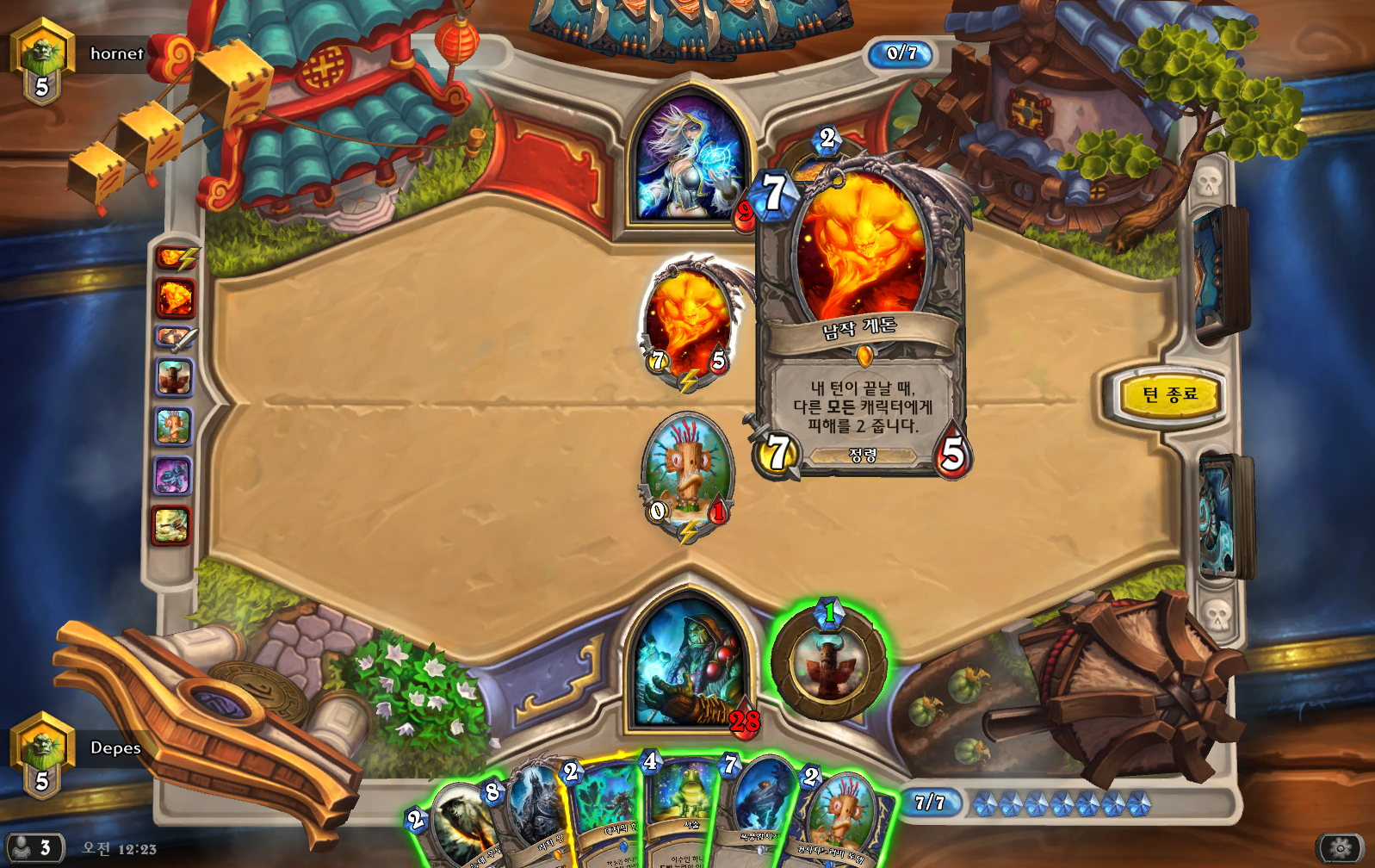End the turn with the yellow button
1375x868 pixels.
[1169, 395]
